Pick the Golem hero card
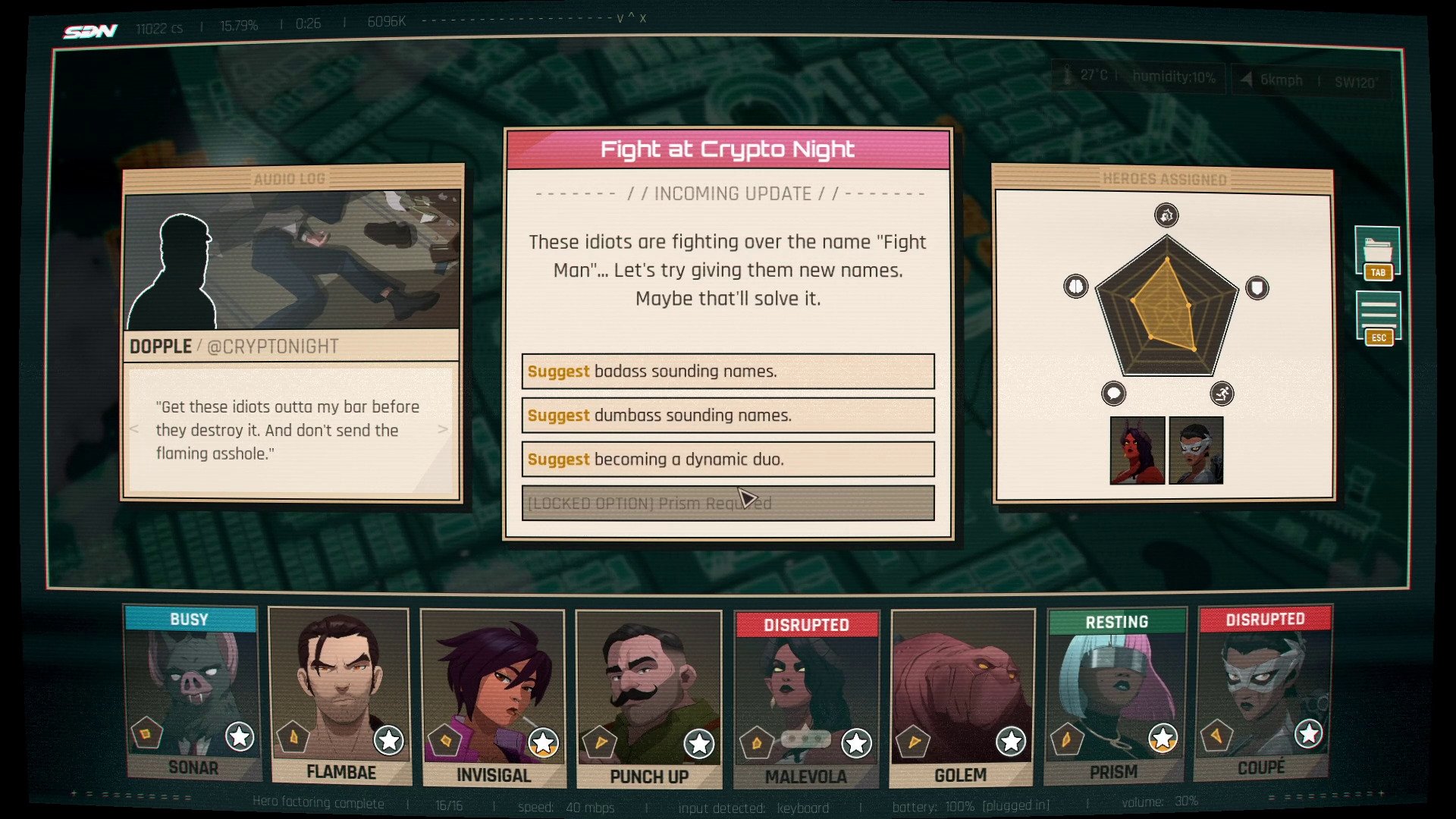This screenshot has height=819, width=1456. coord(962,698)
